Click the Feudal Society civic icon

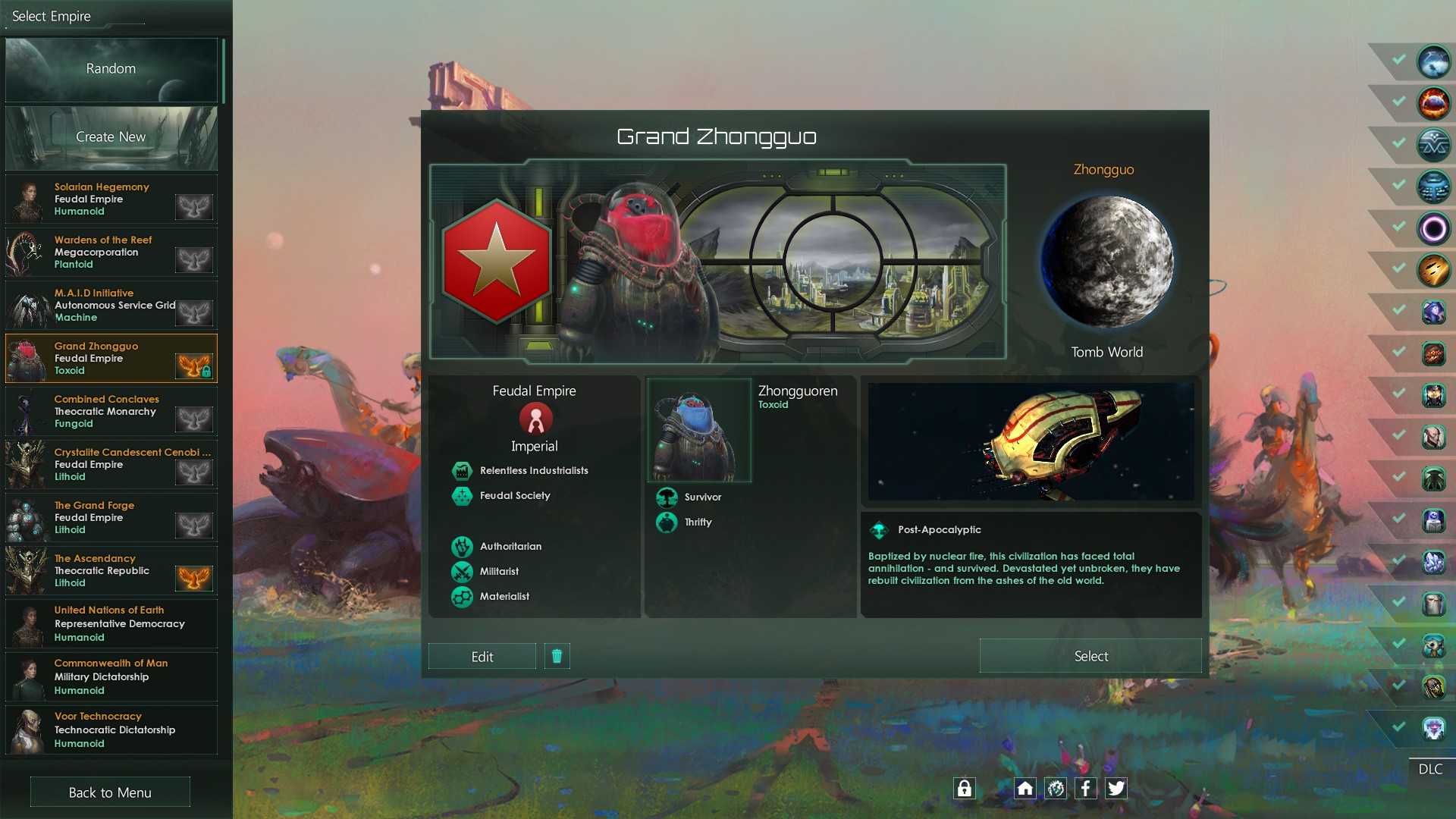[x=462, y=495]
